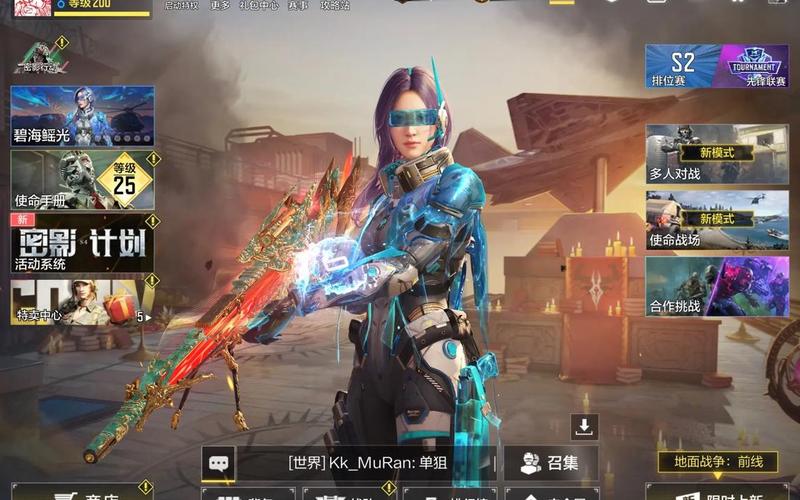This screenshot has width=800, height=500.
Task: Open the 使命手册 battle pass
Action: [x=82, y=181]
